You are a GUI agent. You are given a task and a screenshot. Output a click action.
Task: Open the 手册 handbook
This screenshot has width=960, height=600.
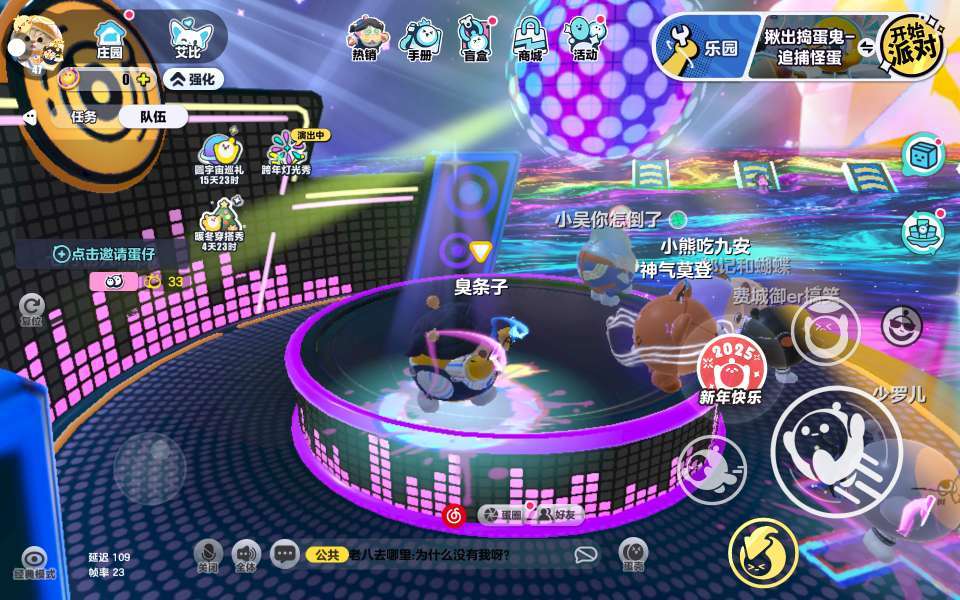(x=419, y=40)
